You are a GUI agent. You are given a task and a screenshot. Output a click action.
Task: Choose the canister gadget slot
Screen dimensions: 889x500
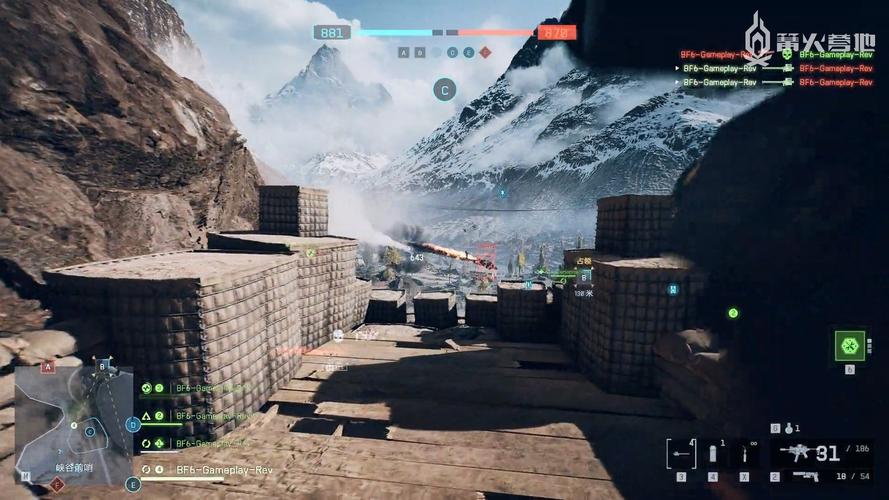(x=713, y=455)
